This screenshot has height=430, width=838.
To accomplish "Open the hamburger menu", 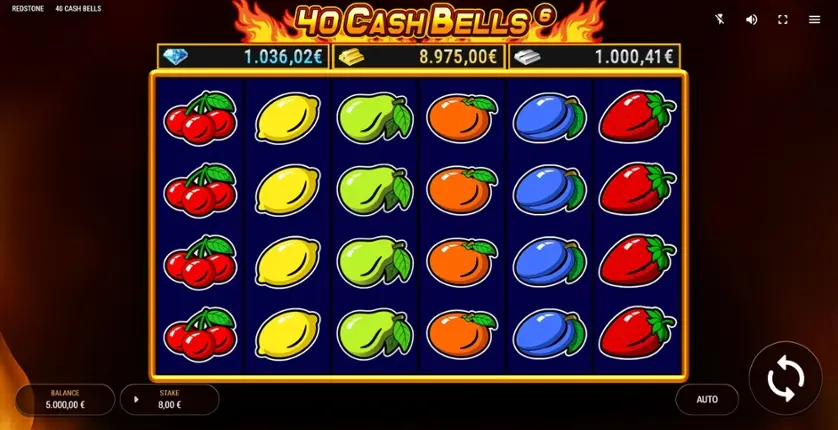I will coord(814,19).
